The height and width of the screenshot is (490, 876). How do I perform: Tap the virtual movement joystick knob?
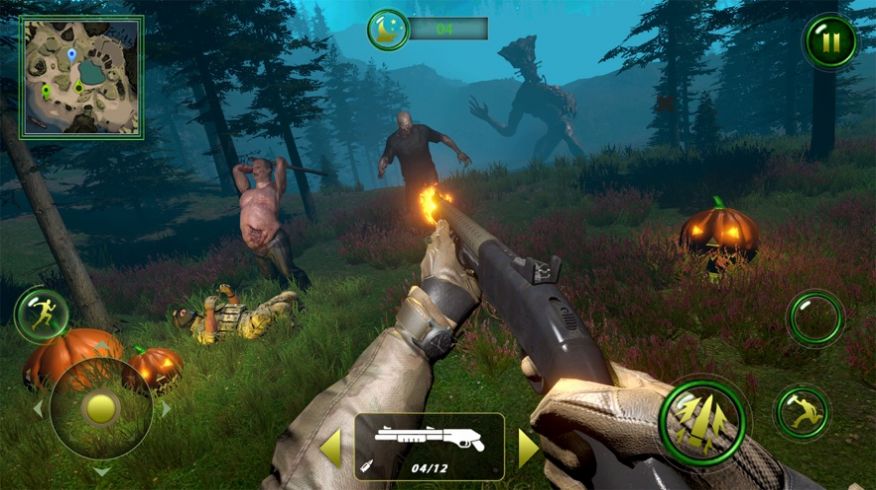pos(101,408)
